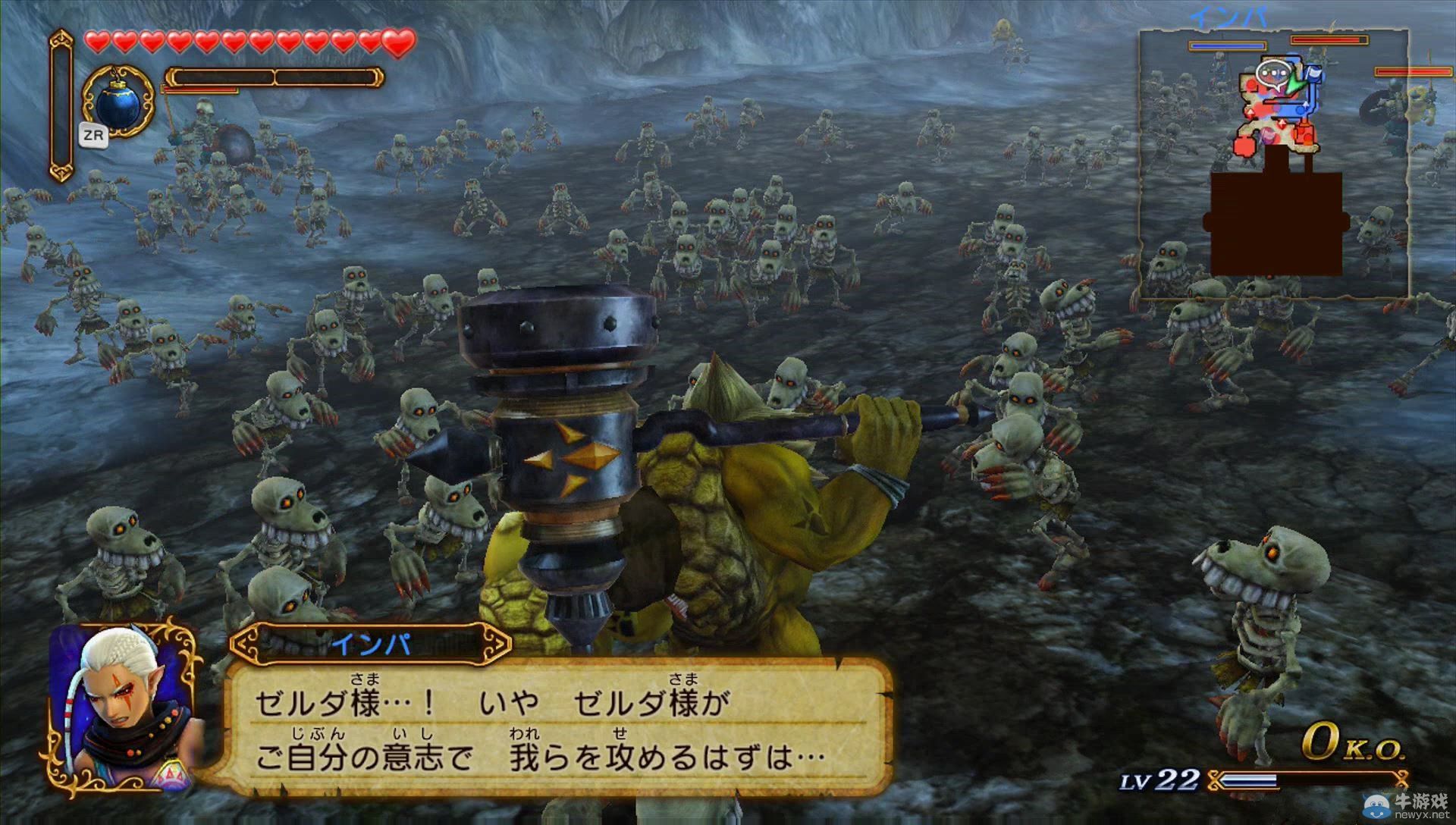Toggle the blue commander gauge on minimap
The height and width of the screenshot is (825, 1456).
(x=1228, y=45)
